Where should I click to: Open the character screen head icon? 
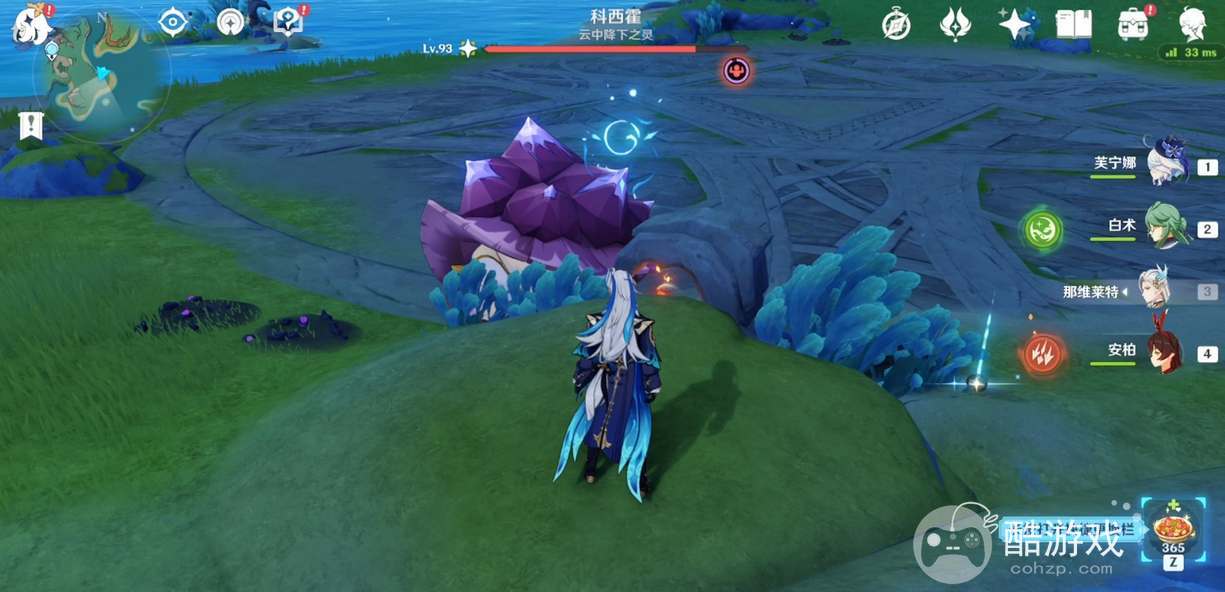tap(1191, 23)
